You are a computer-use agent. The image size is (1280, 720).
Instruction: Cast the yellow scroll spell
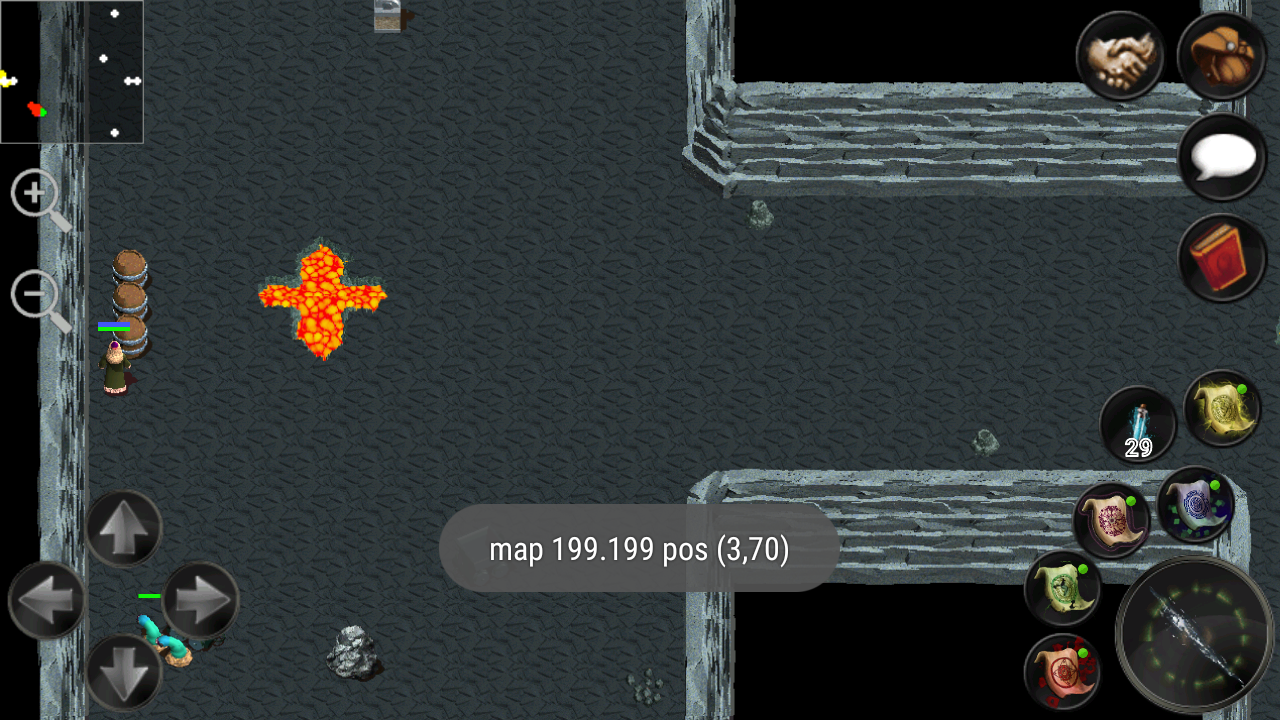(1222, 412)
